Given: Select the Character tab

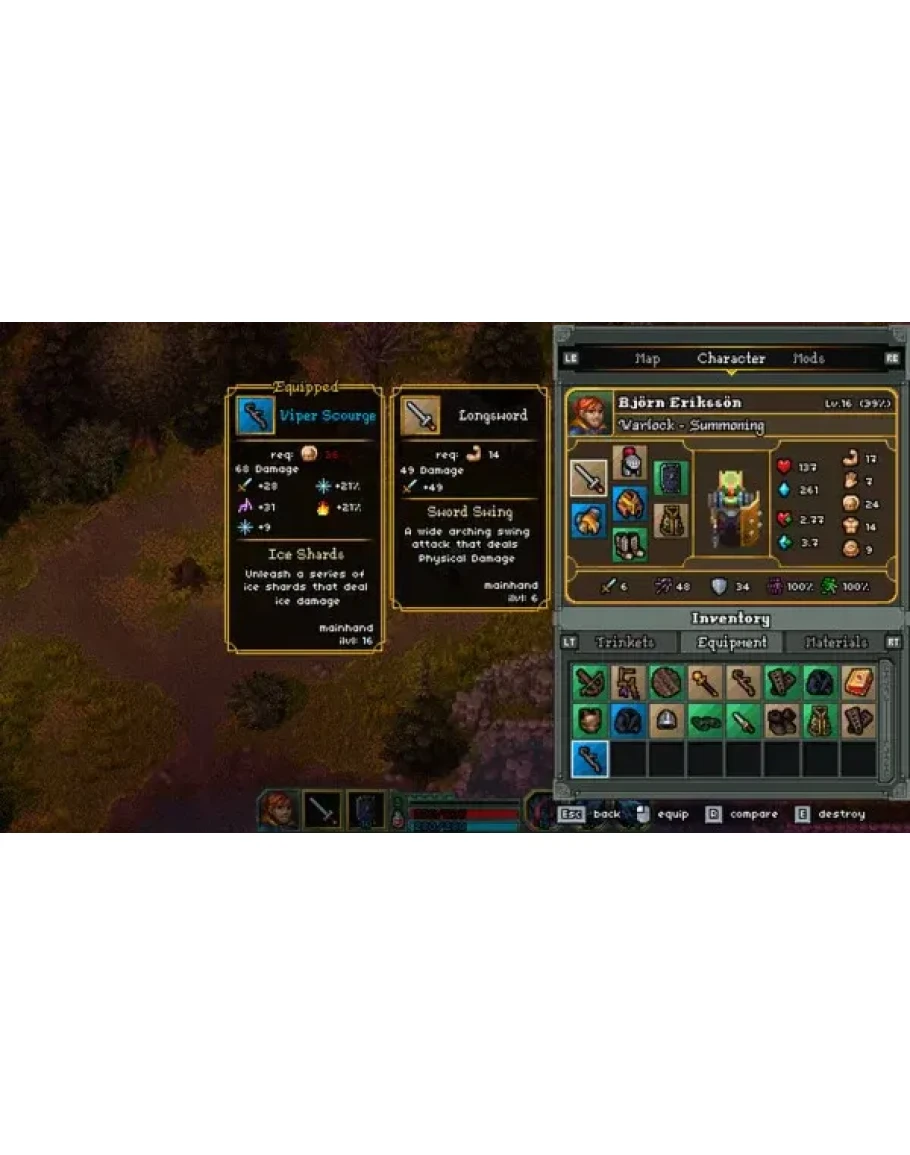Looking at the screenshot, I should (x=731, y=359).
